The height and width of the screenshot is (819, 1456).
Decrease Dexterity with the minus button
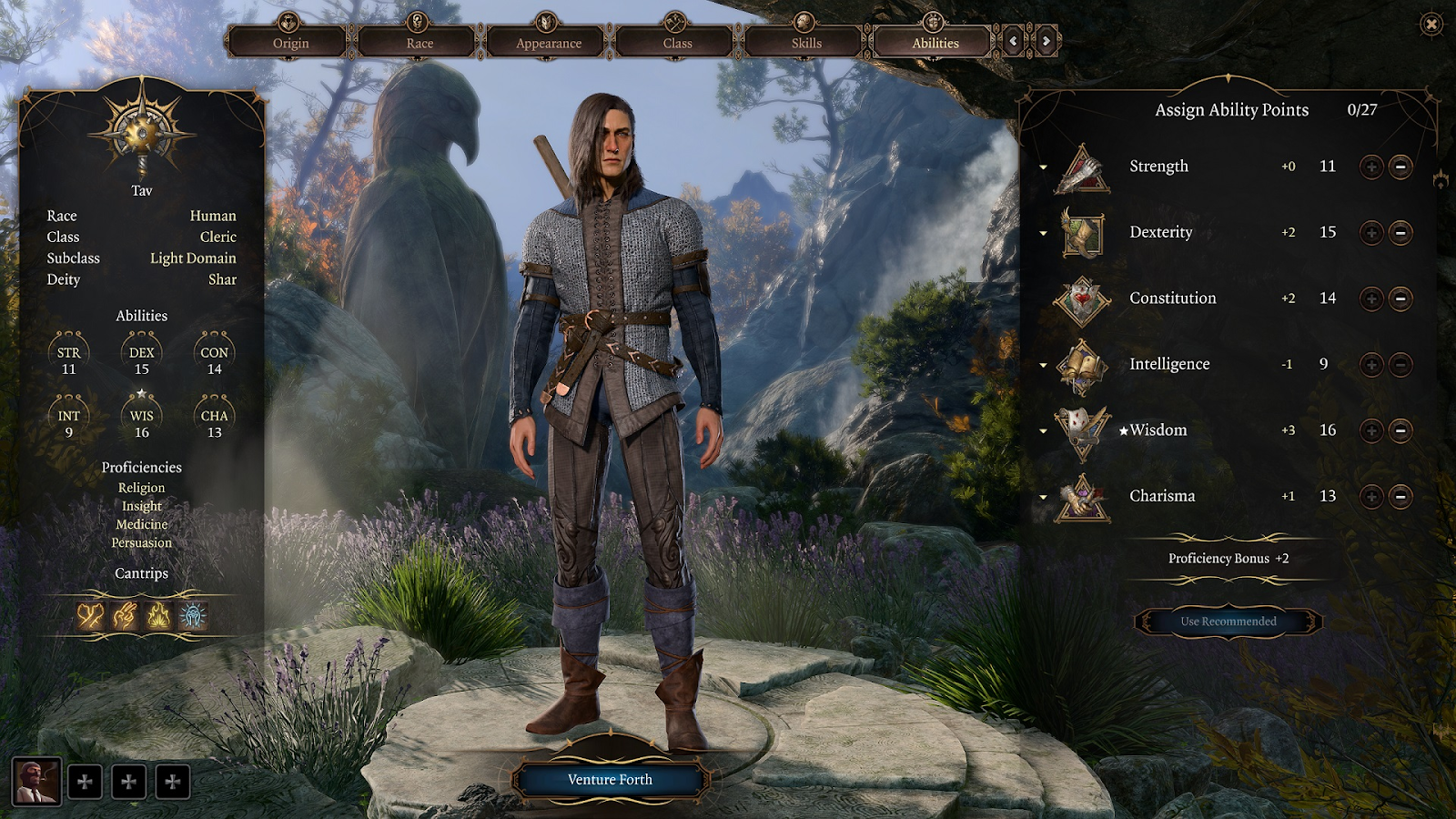(x=1401, y=233)
